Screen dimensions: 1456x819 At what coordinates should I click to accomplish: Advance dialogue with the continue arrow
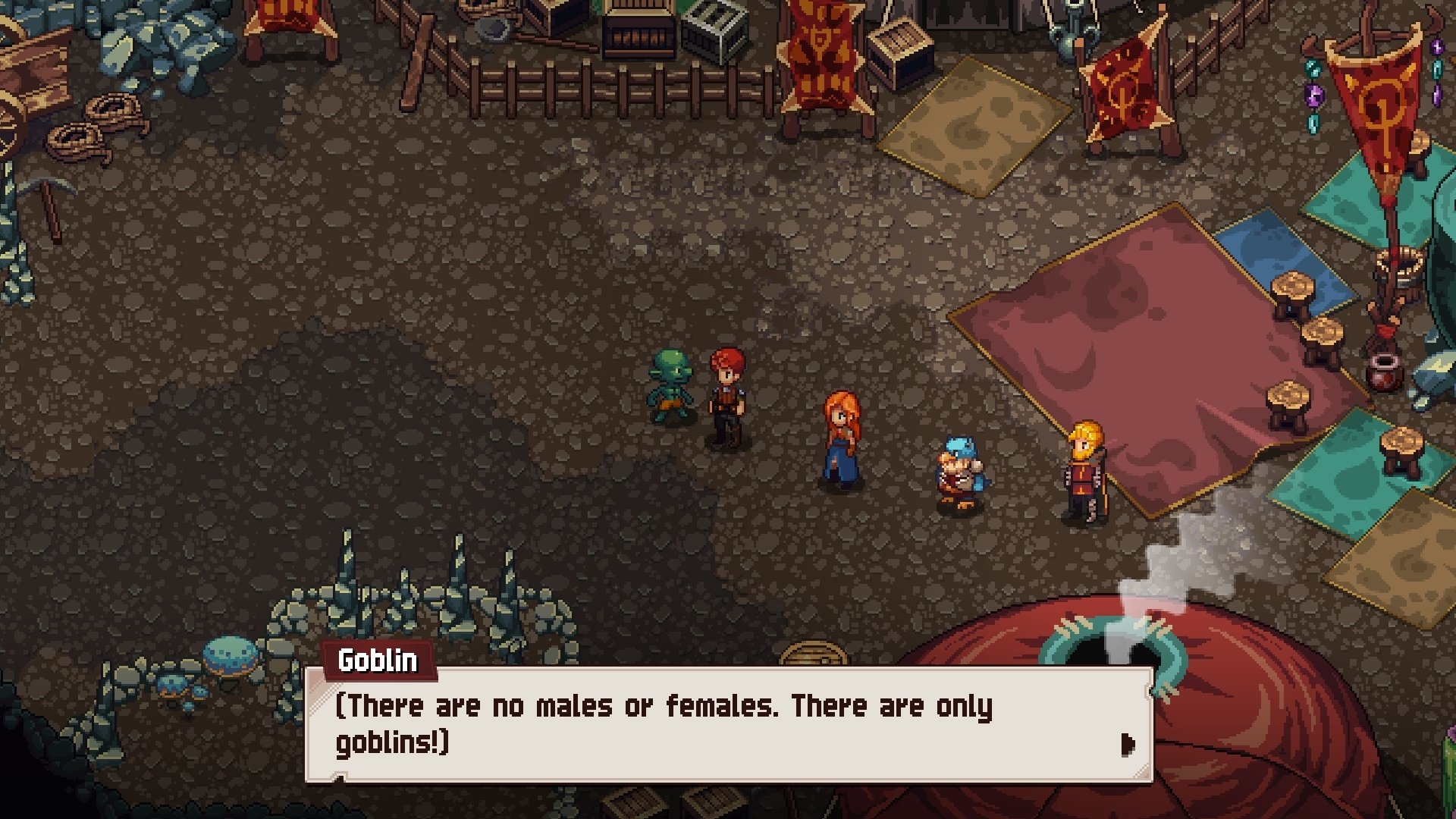coord(1128,745)
